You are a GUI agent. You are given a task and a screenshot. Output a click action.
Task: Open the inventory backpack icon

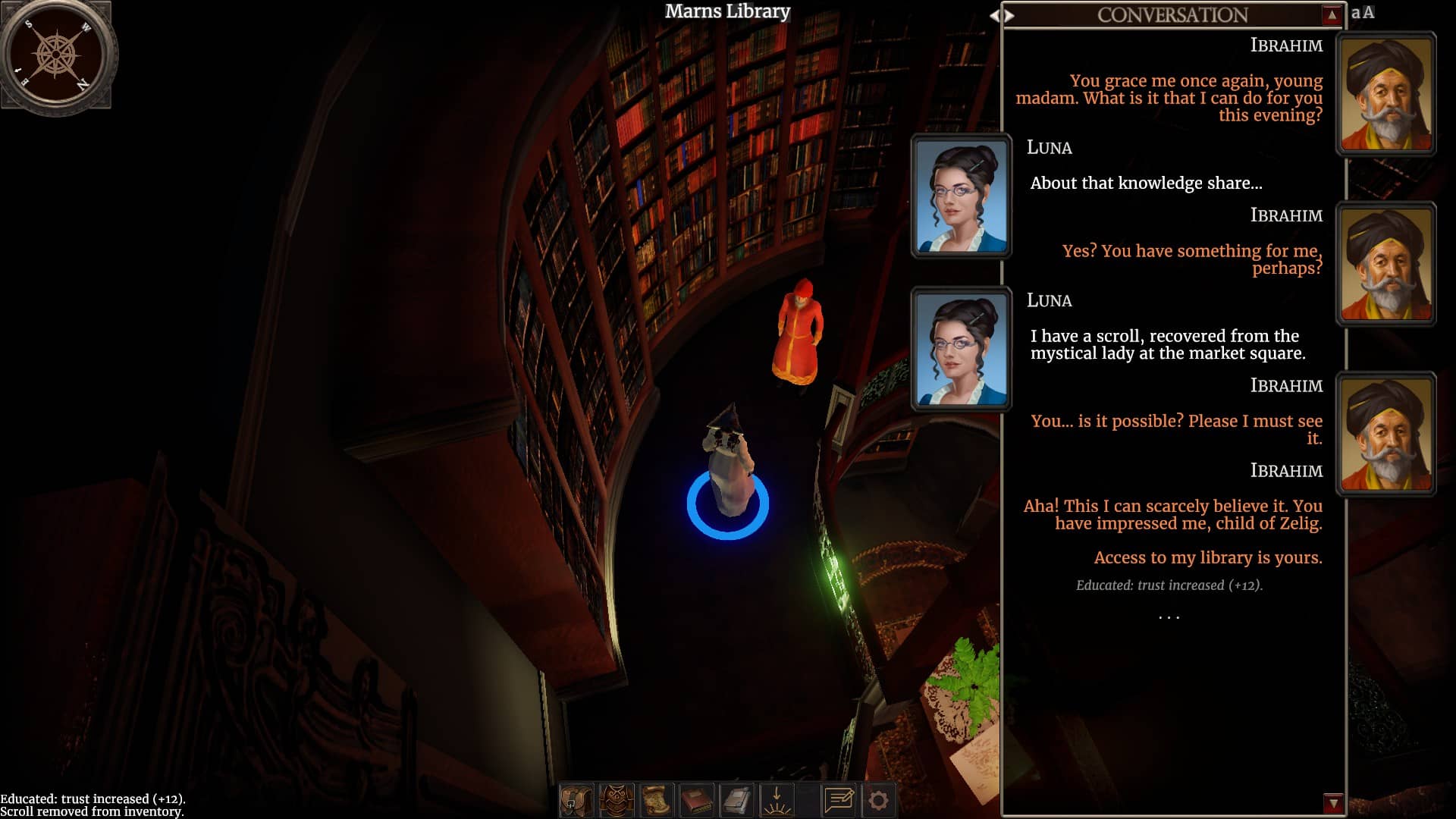tap(576, 800)
